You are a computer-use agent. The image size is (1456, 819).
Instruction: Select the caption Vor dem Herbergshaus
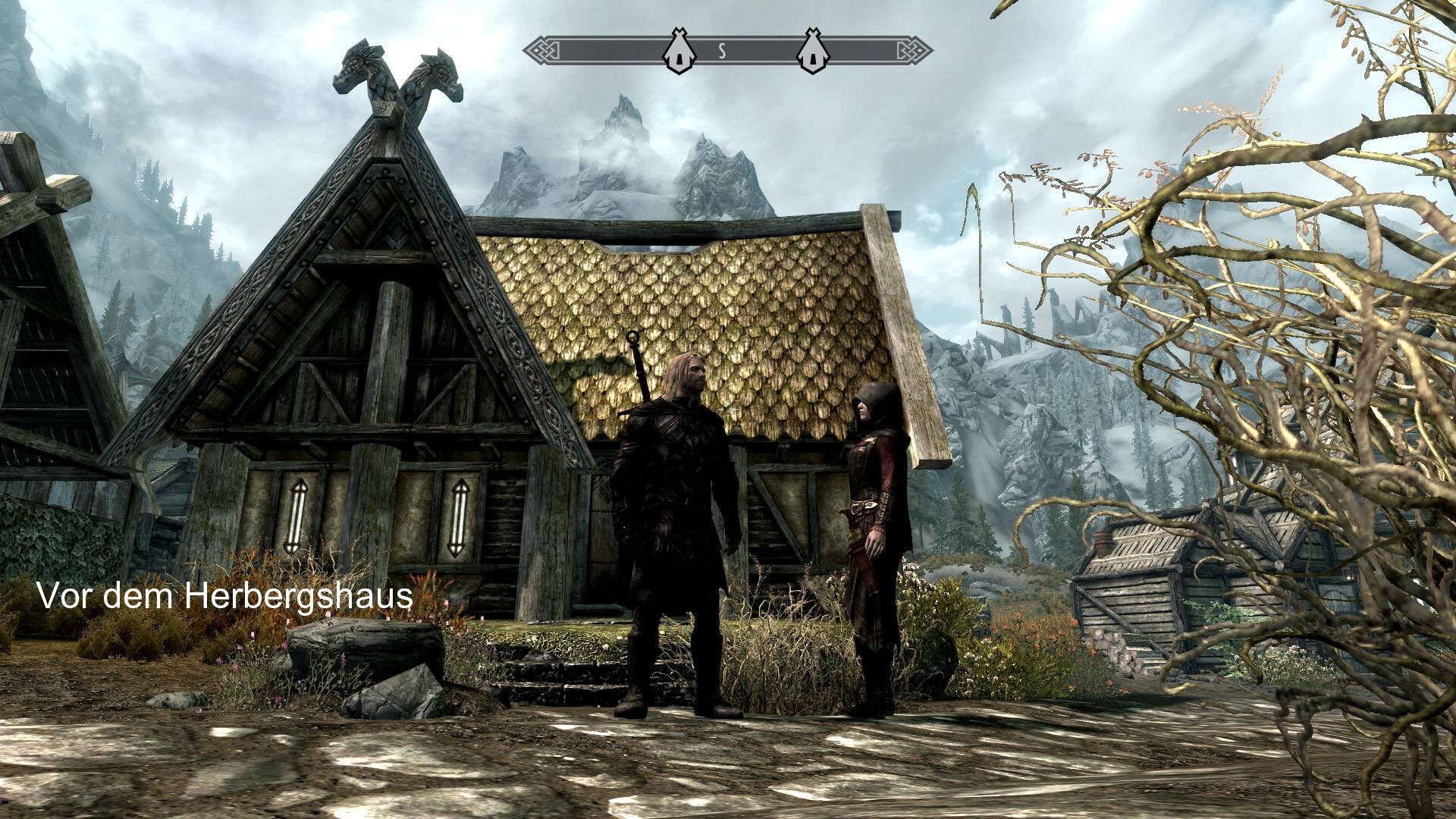click(225, 598)
